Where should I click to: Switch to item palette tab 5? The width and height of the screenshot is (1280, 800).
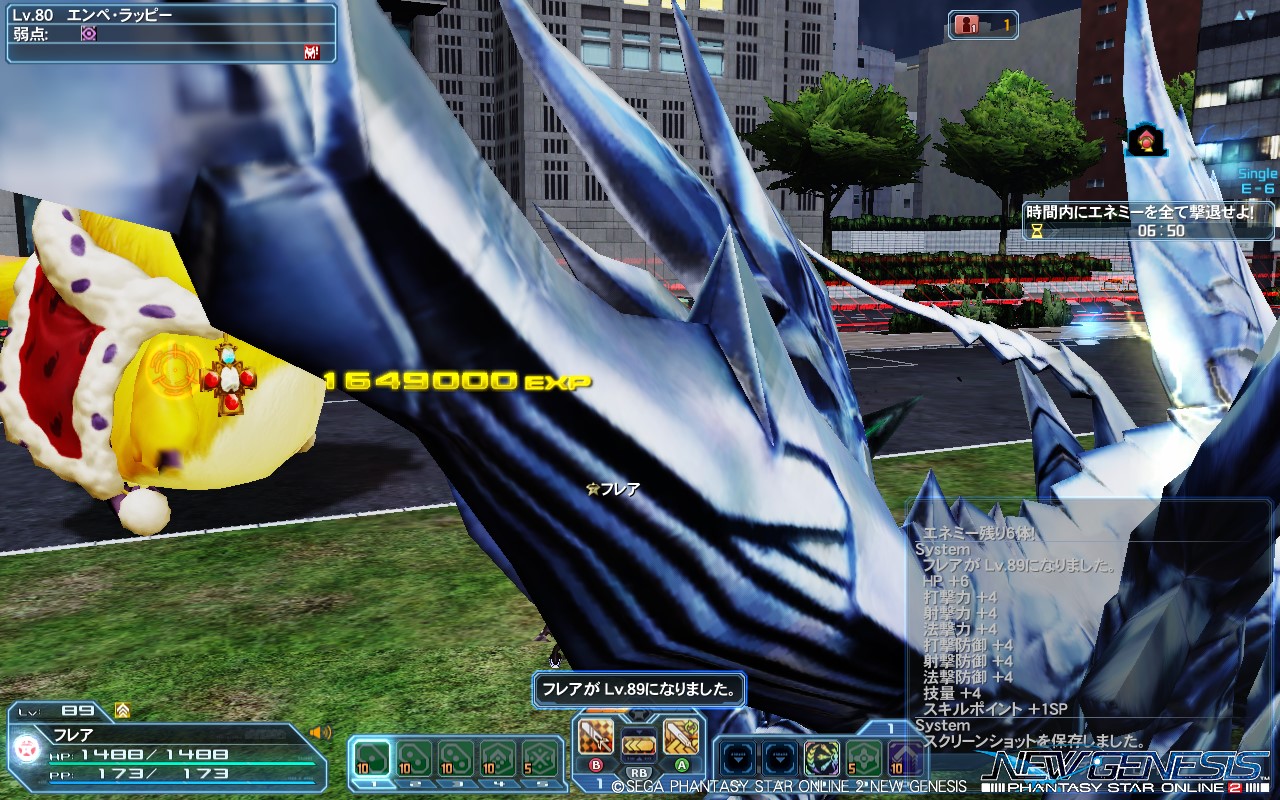[542, 784]
